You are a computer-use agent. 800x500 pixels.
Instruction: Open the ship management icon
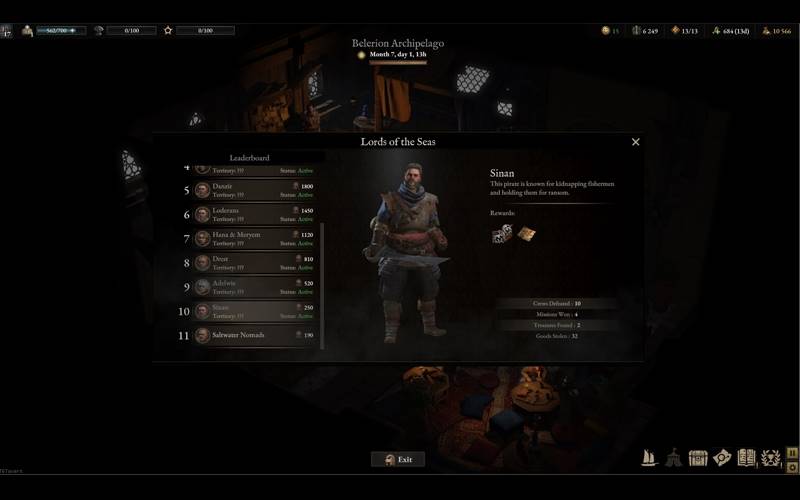pos(650,458)
